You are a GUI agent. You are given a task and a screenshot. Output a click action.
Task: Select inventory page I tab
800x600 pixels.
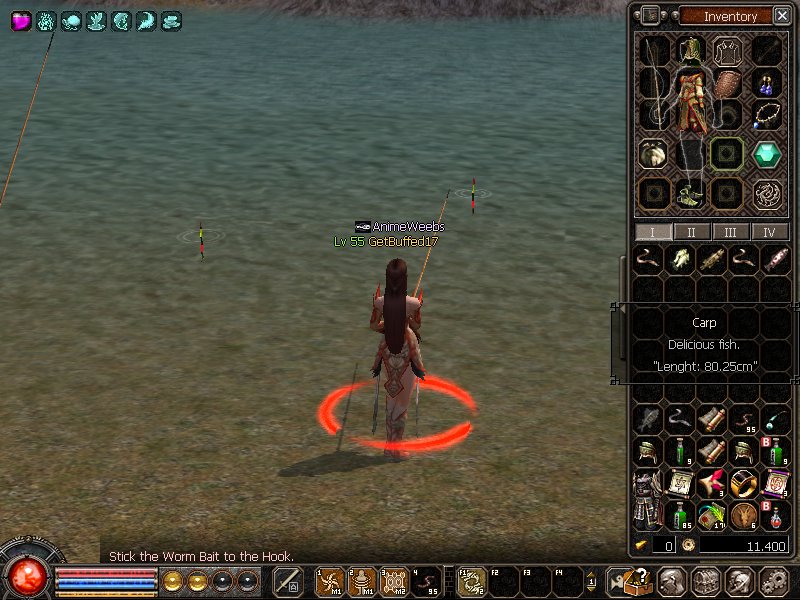tap(653, 232)
